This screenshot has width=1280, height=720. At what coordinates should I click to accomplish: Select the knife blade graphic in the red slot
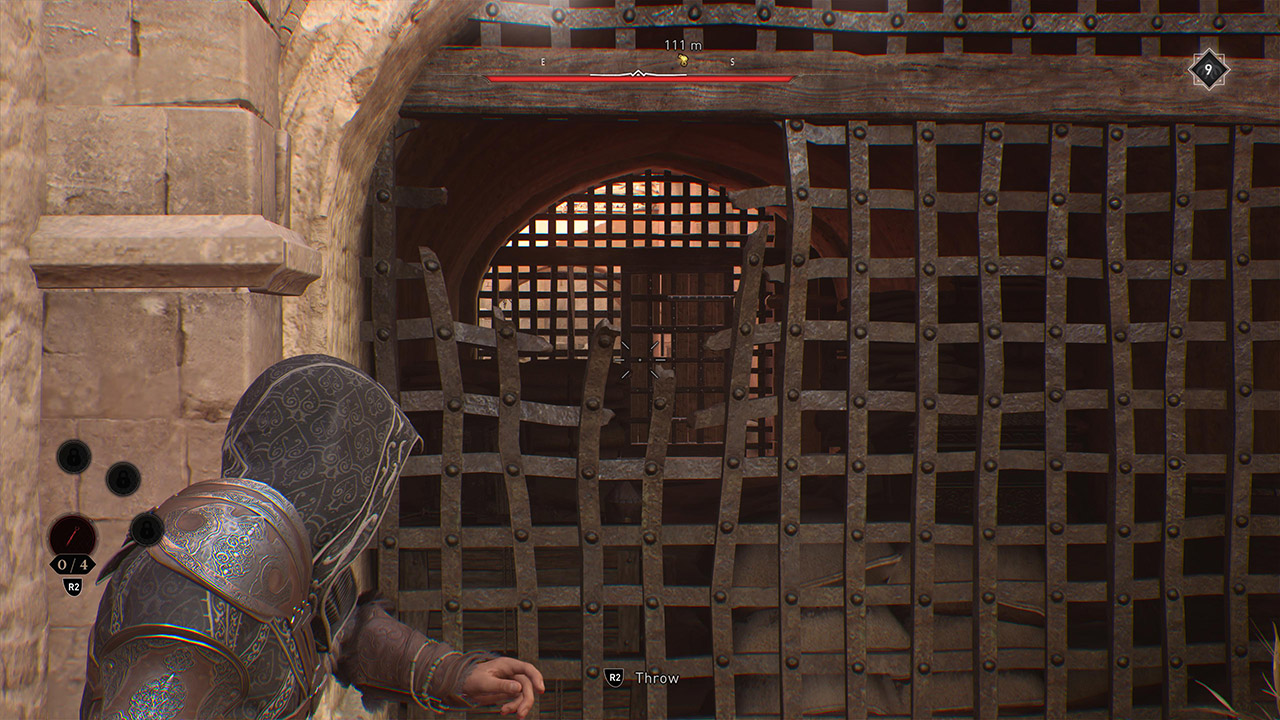click(x=72, y=535)
